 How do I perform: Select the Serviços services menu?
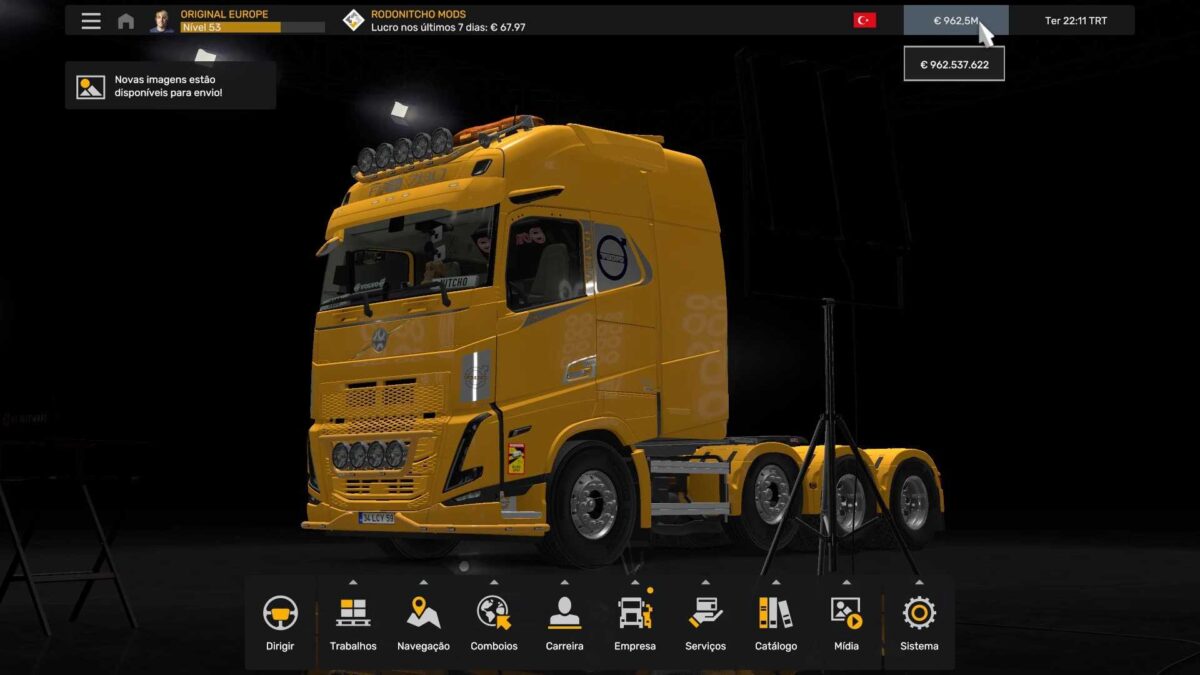pyautogui.click(x=705, y=622)
